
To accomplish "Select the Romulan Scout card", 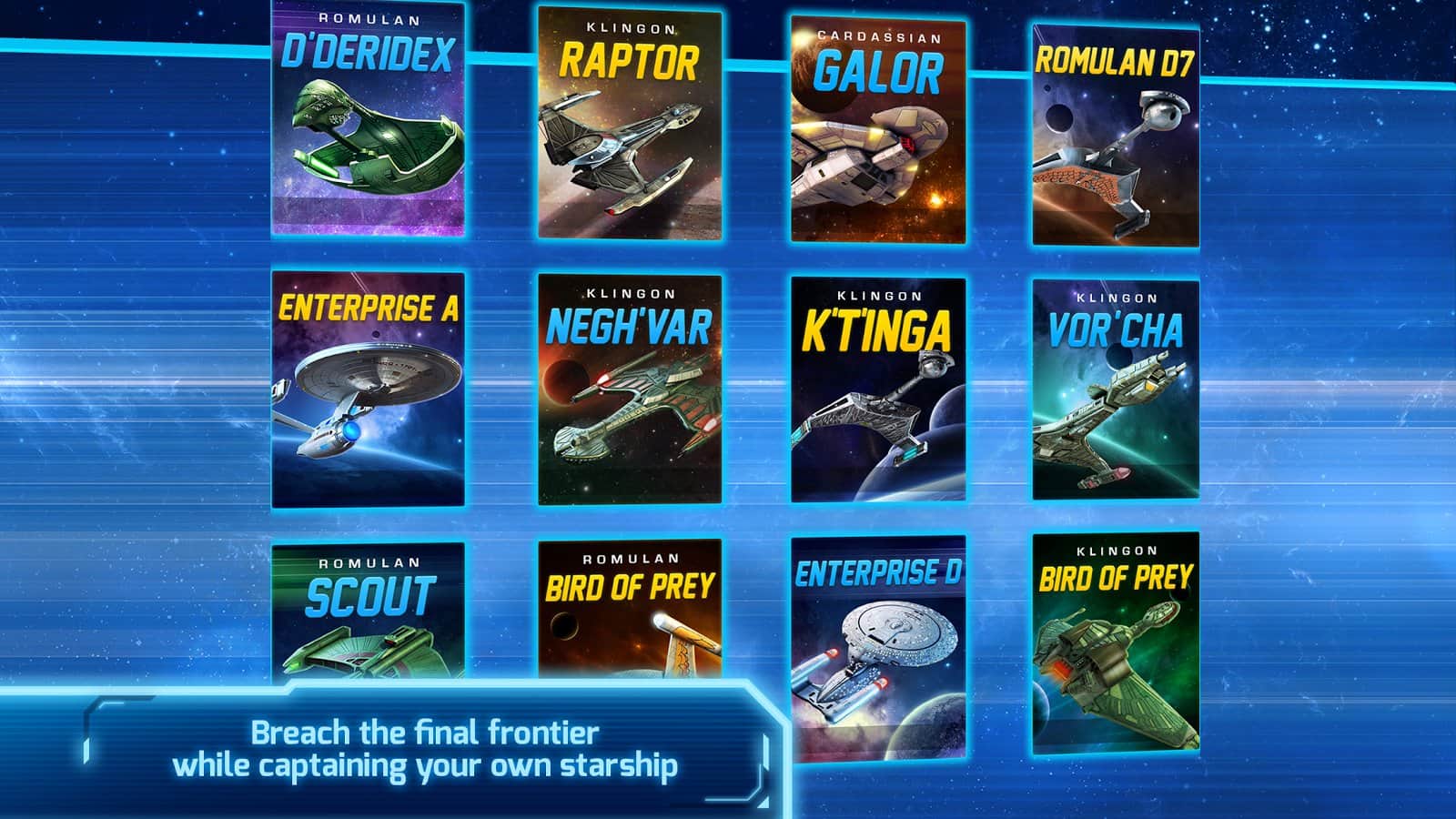I will (369, 612).
